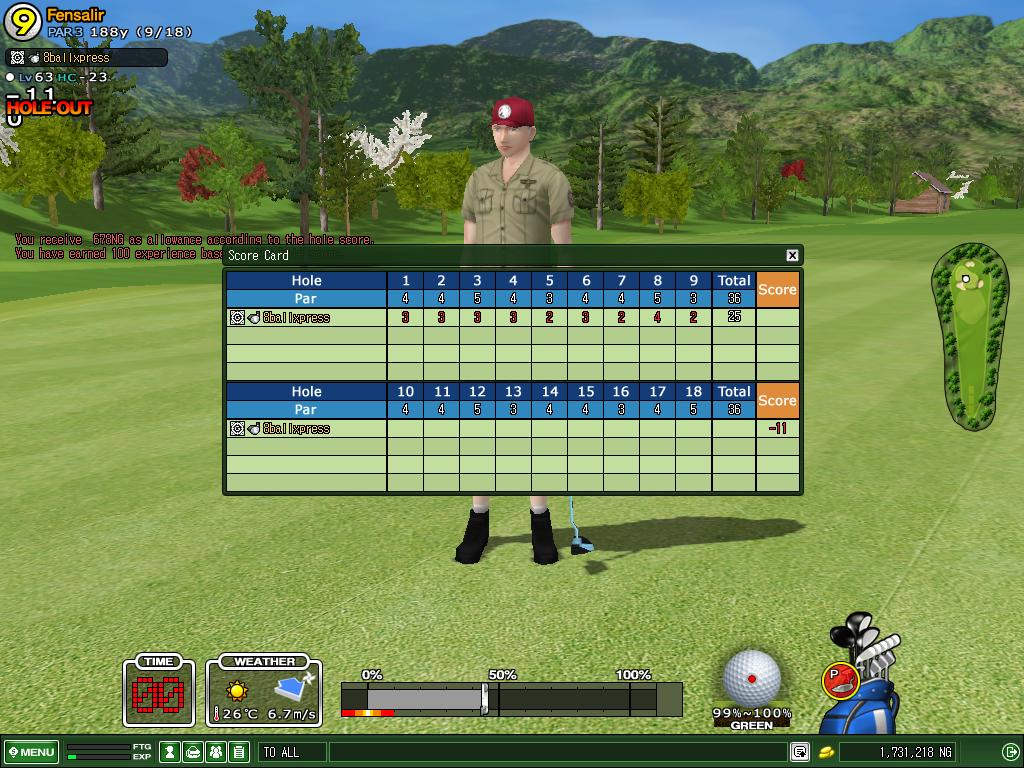Open the main MENU button
Screen dimensions: 1024x768
coord(31,752)
